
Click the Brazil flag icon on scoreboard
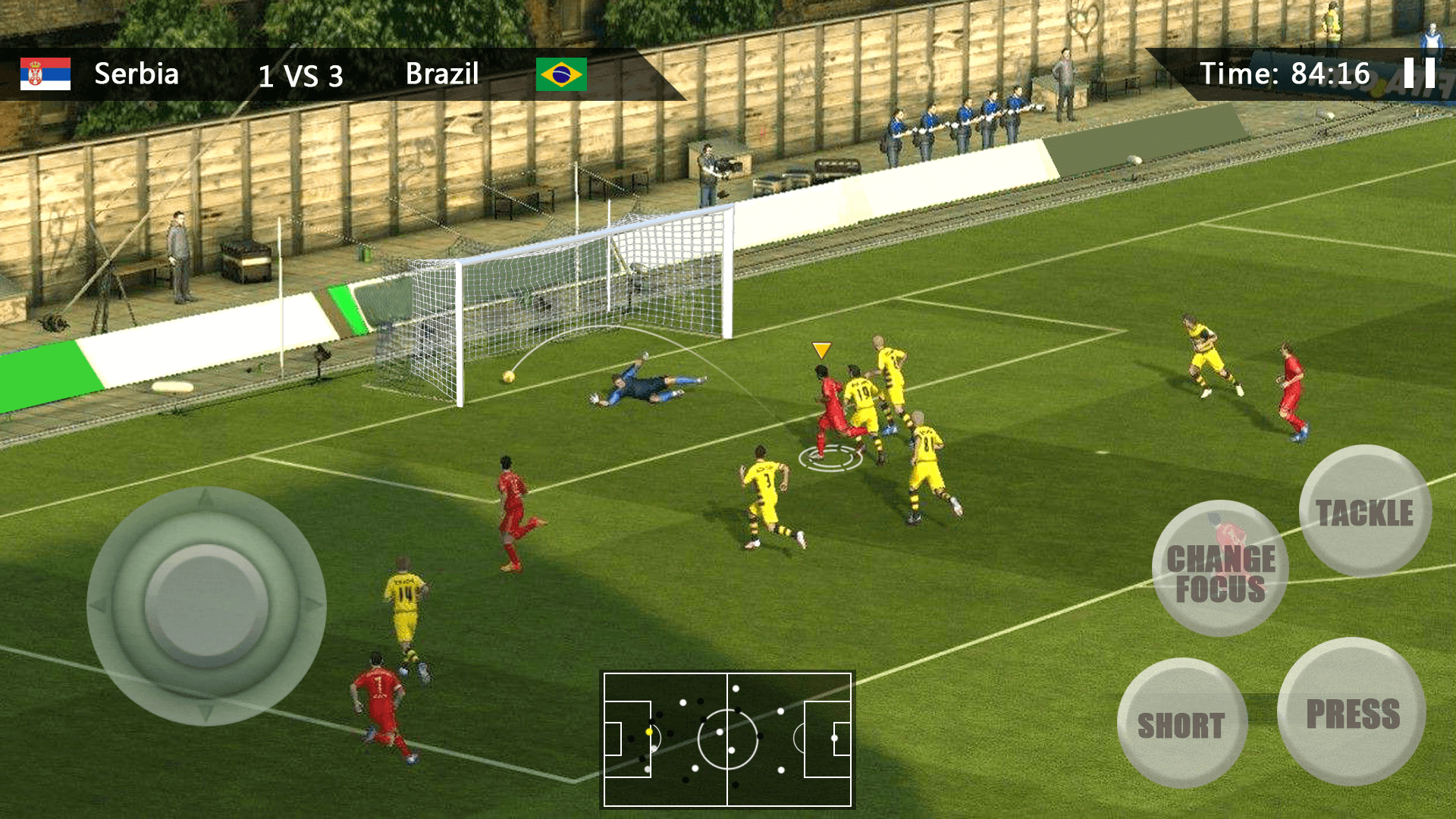[x=563, y=74]
